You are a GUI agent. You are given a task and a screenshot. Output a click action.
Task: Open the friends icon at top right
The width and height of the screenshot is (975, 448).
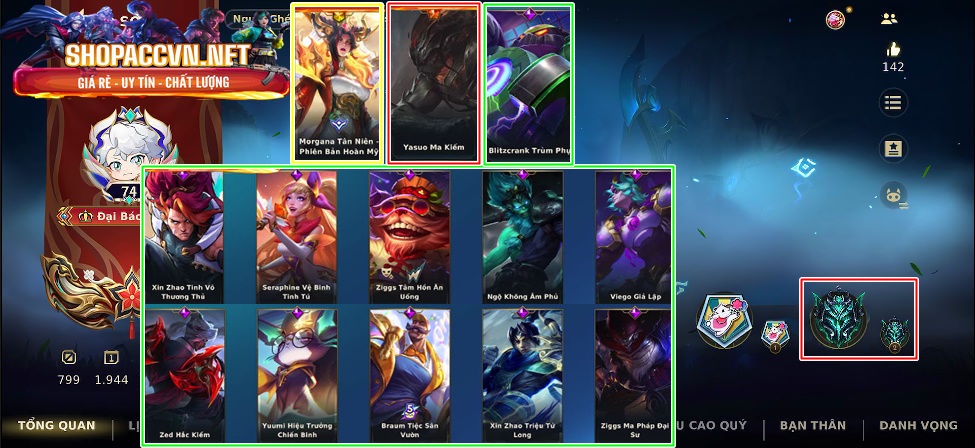[x=889, y=18]
